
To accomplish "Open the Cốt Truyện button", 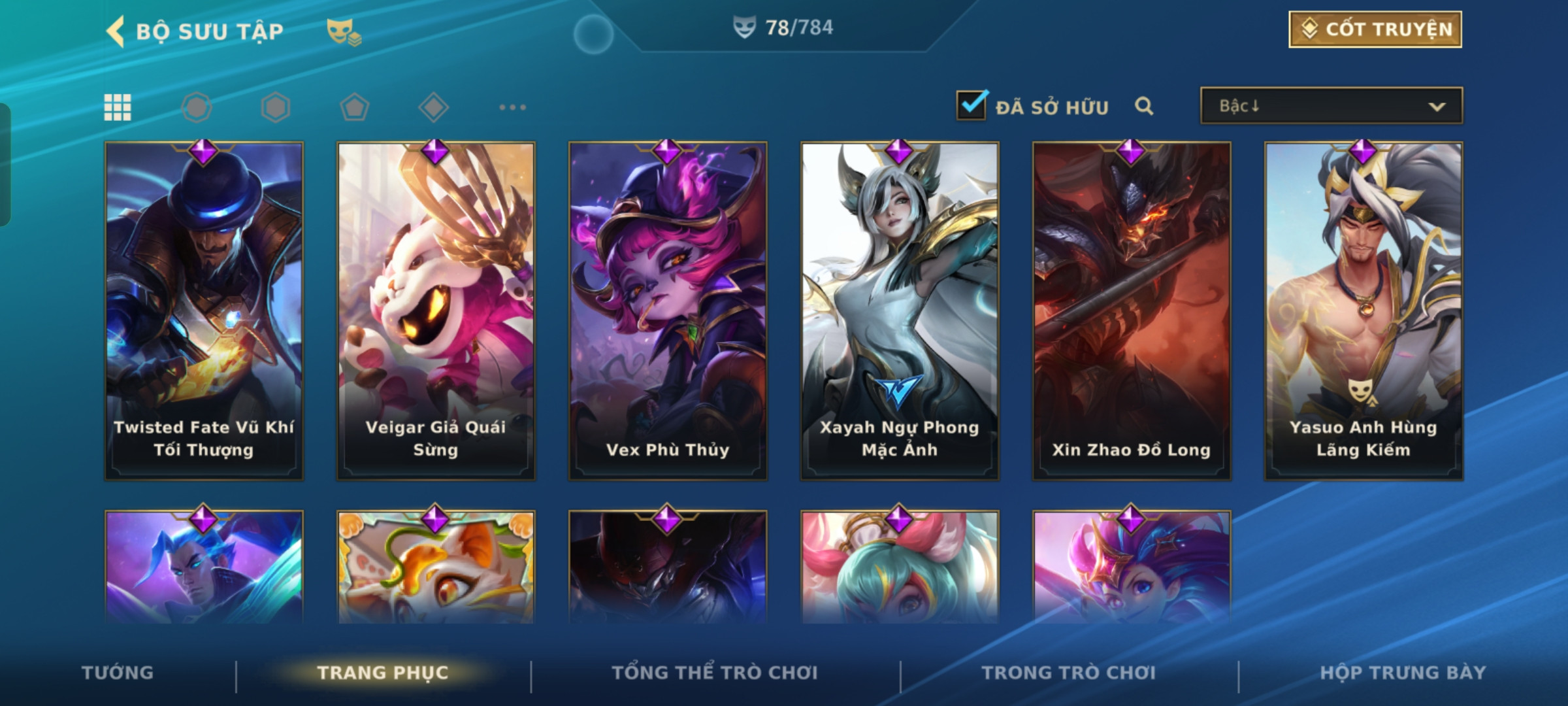I will click(1375, 29).
